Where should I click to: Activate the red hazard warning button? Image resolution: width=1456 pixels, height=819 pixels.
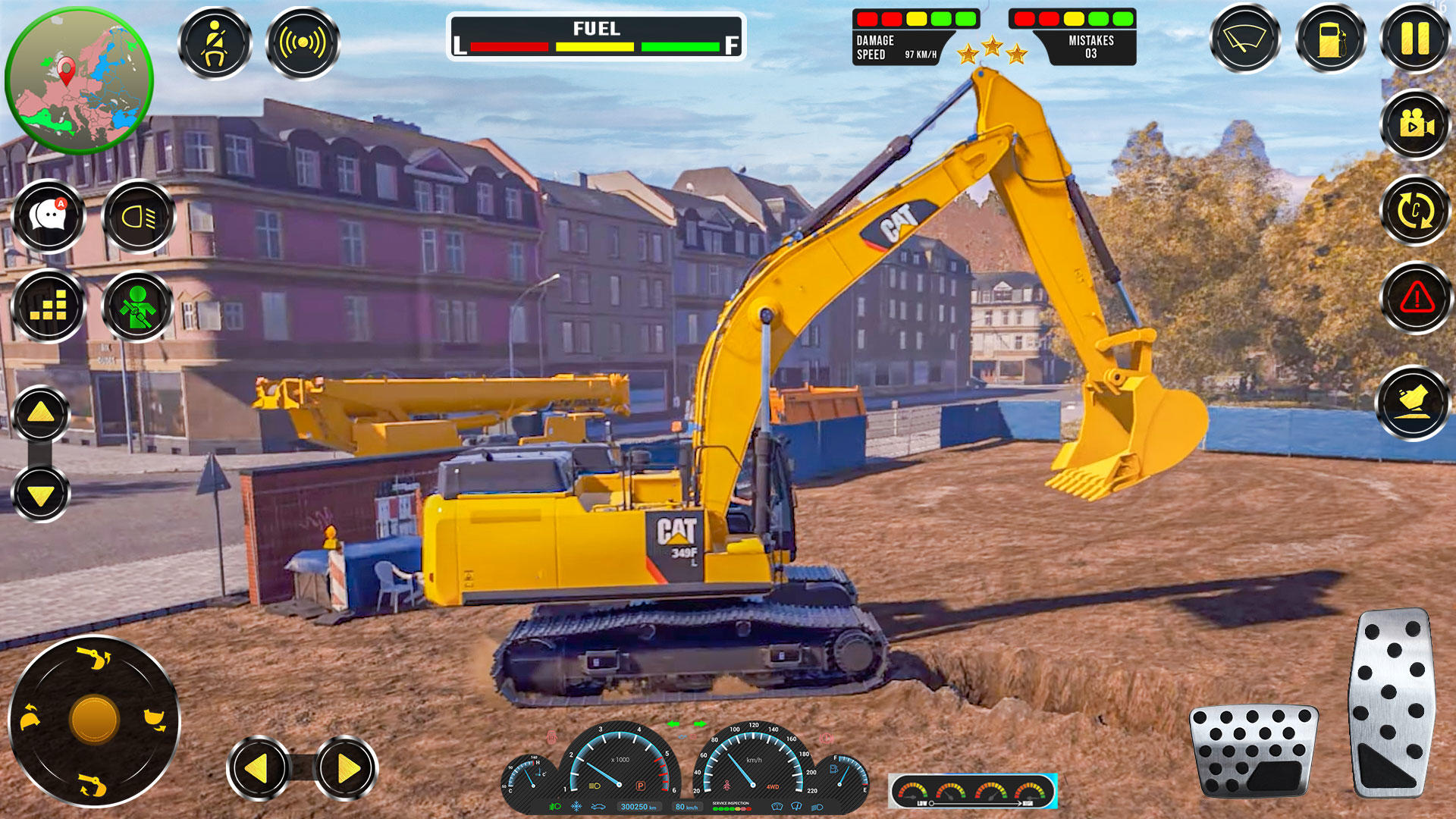(1415, 298)
